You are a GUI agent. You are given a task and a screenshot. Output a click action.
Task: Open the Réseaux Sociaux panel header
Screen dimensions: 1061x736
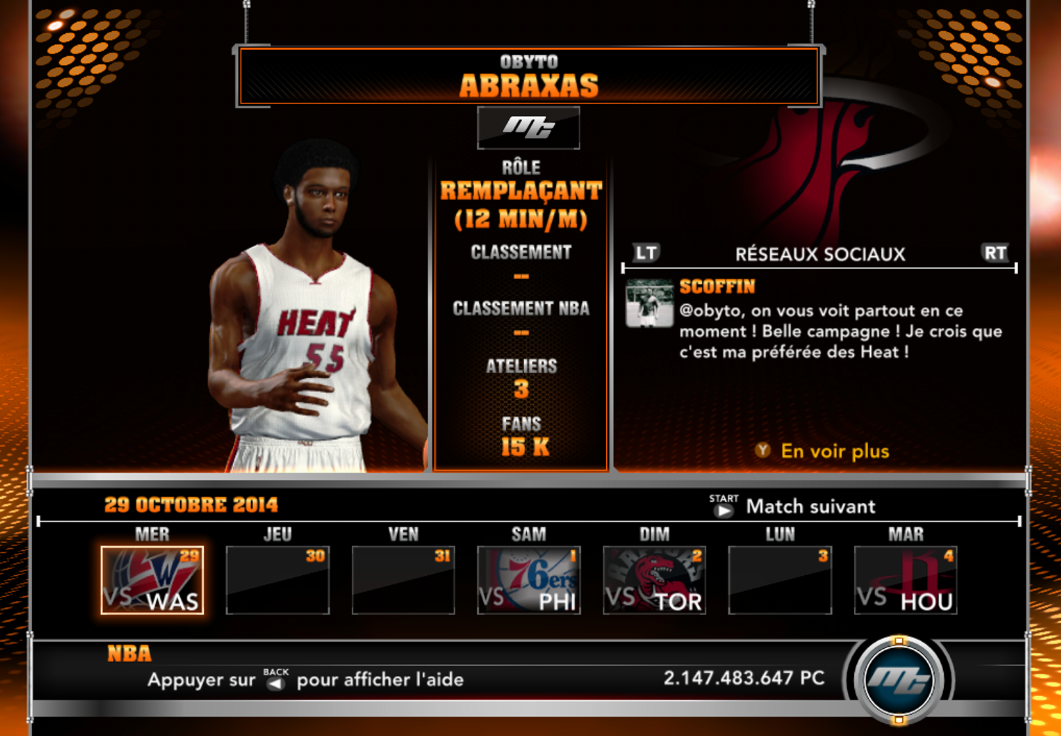pyautogui.click(x=819, y=254)
